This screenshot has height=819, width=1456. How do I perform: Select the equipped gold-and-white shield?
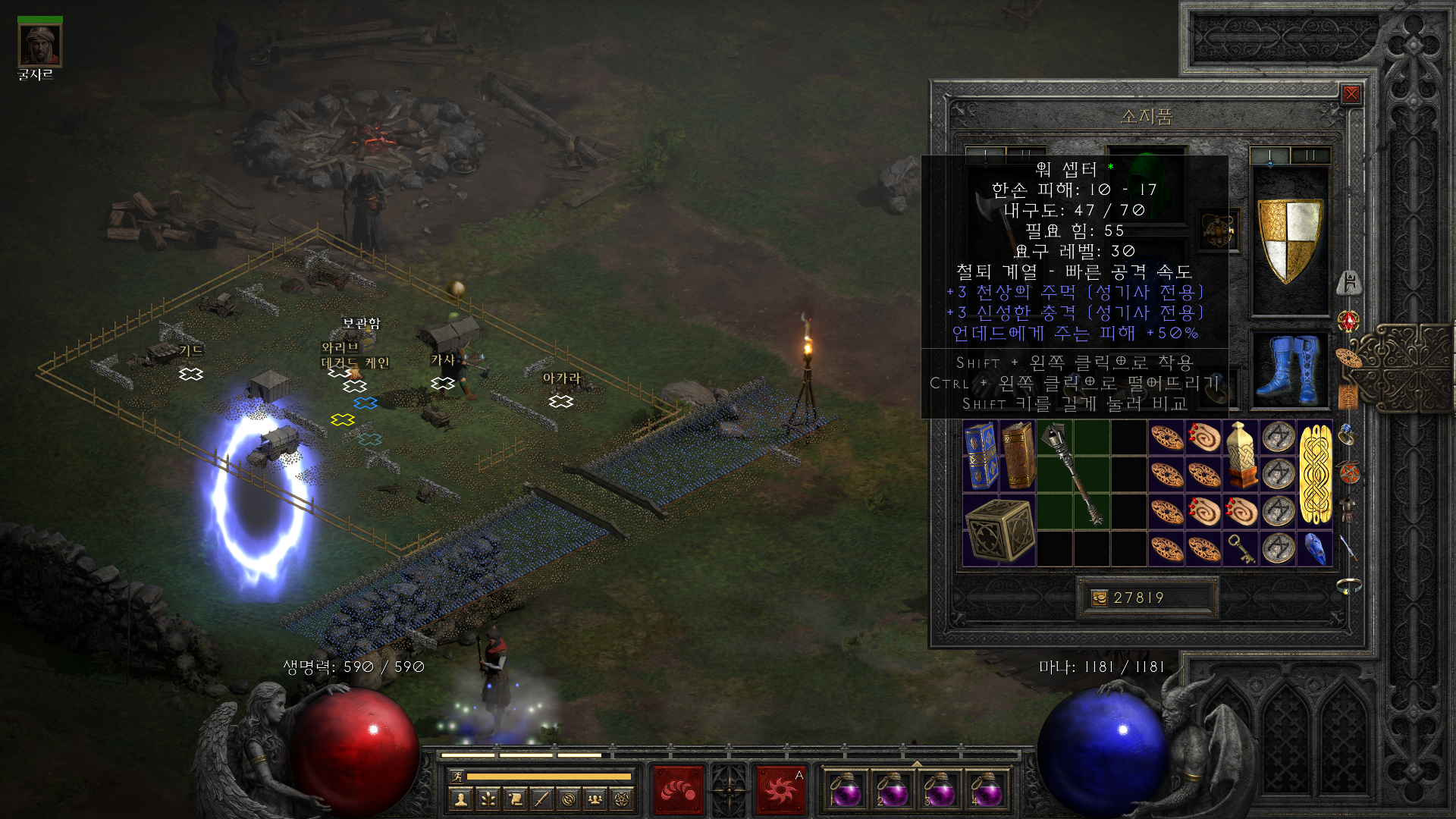1290,240
